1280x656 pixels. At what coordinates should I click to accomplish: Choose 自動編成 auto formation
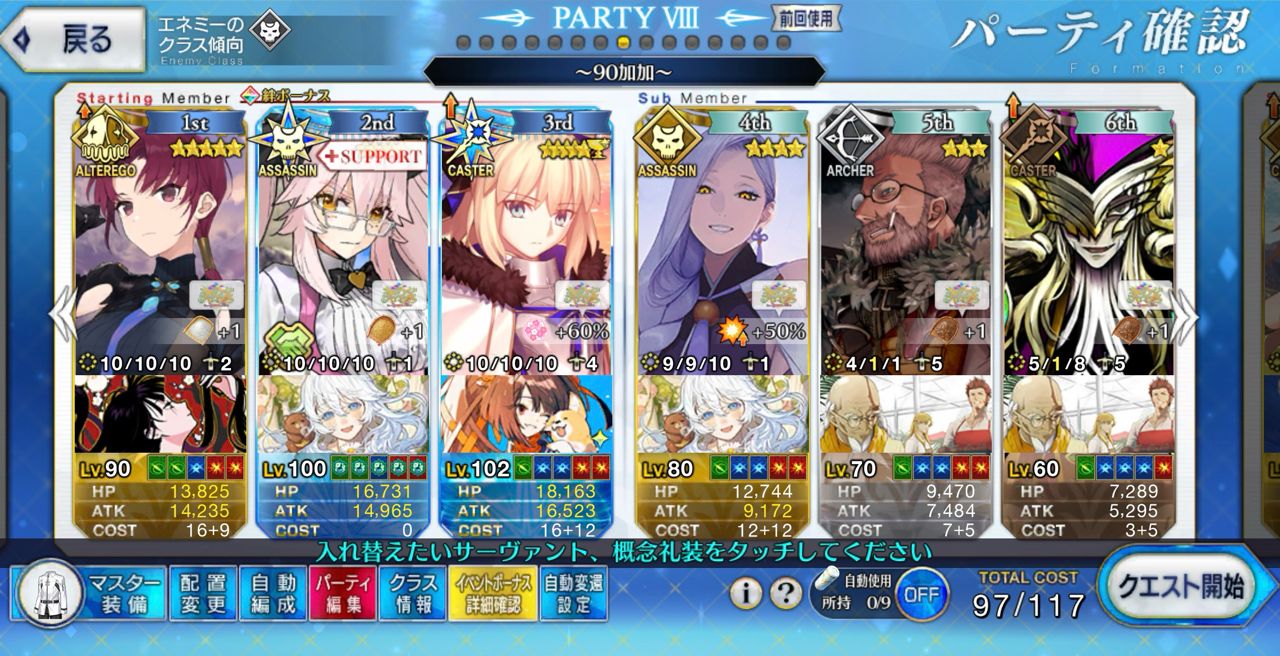(273, 594)
